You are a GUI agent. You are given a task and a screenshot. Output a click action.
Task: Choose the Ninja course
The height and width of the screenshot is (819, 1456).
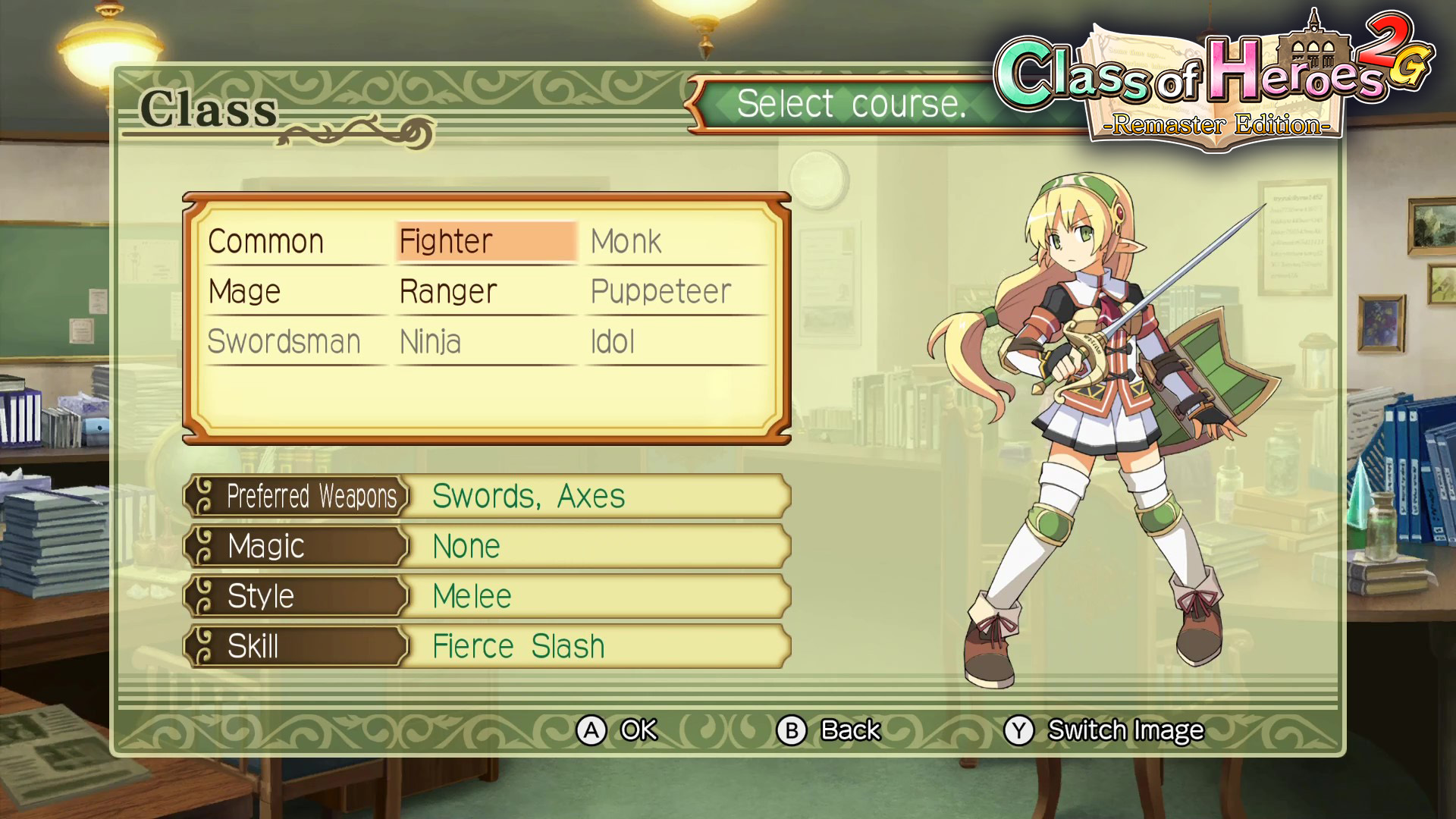click(430, 342)
